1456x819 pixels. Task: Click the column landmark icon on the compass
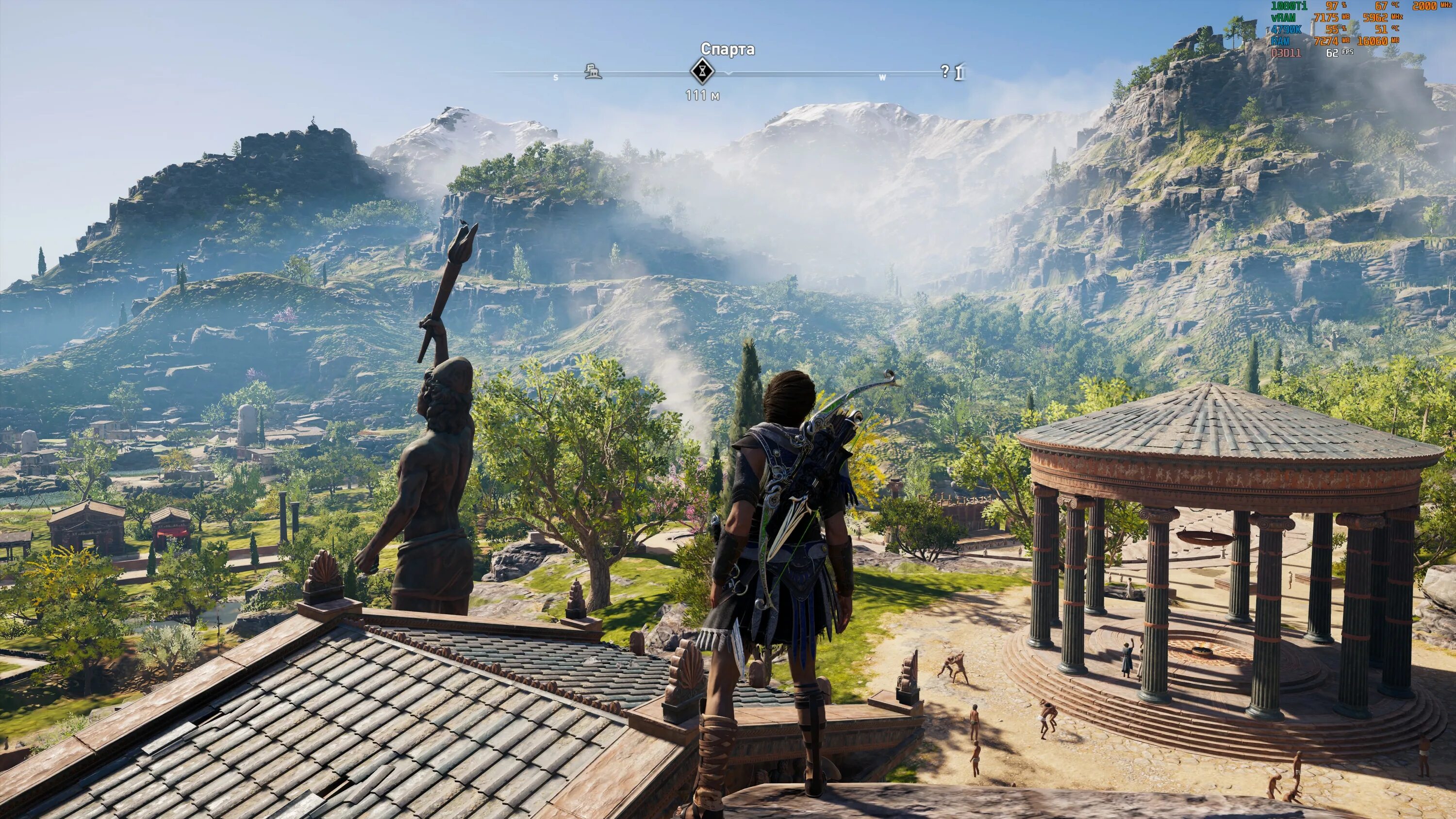click(960, 72)
